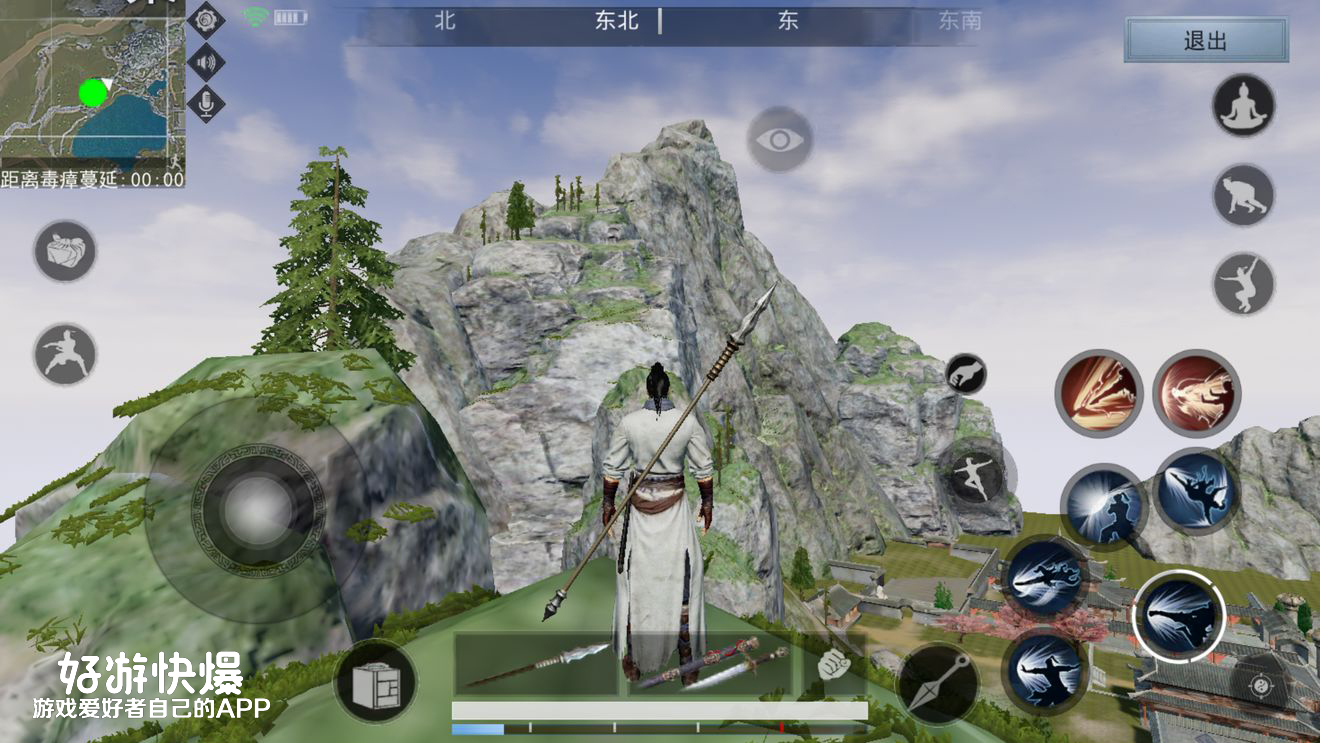Open the settings gear panel
Image resolution: width=1320 pixels, height=743 pixels.
[205, 21]
